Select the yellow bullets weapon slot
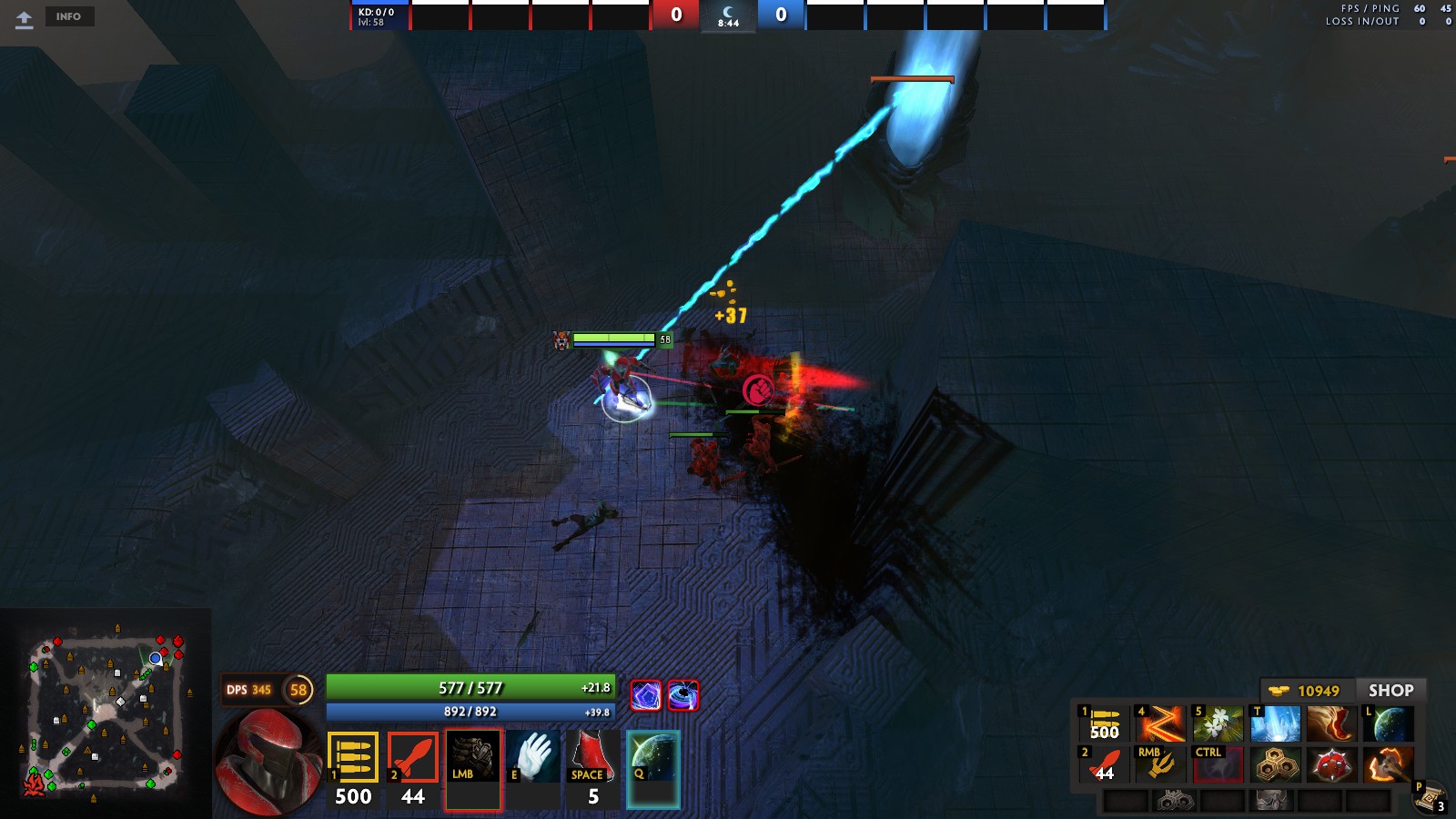This screenshot has width=1456, height=819. [x=353, y=757]
